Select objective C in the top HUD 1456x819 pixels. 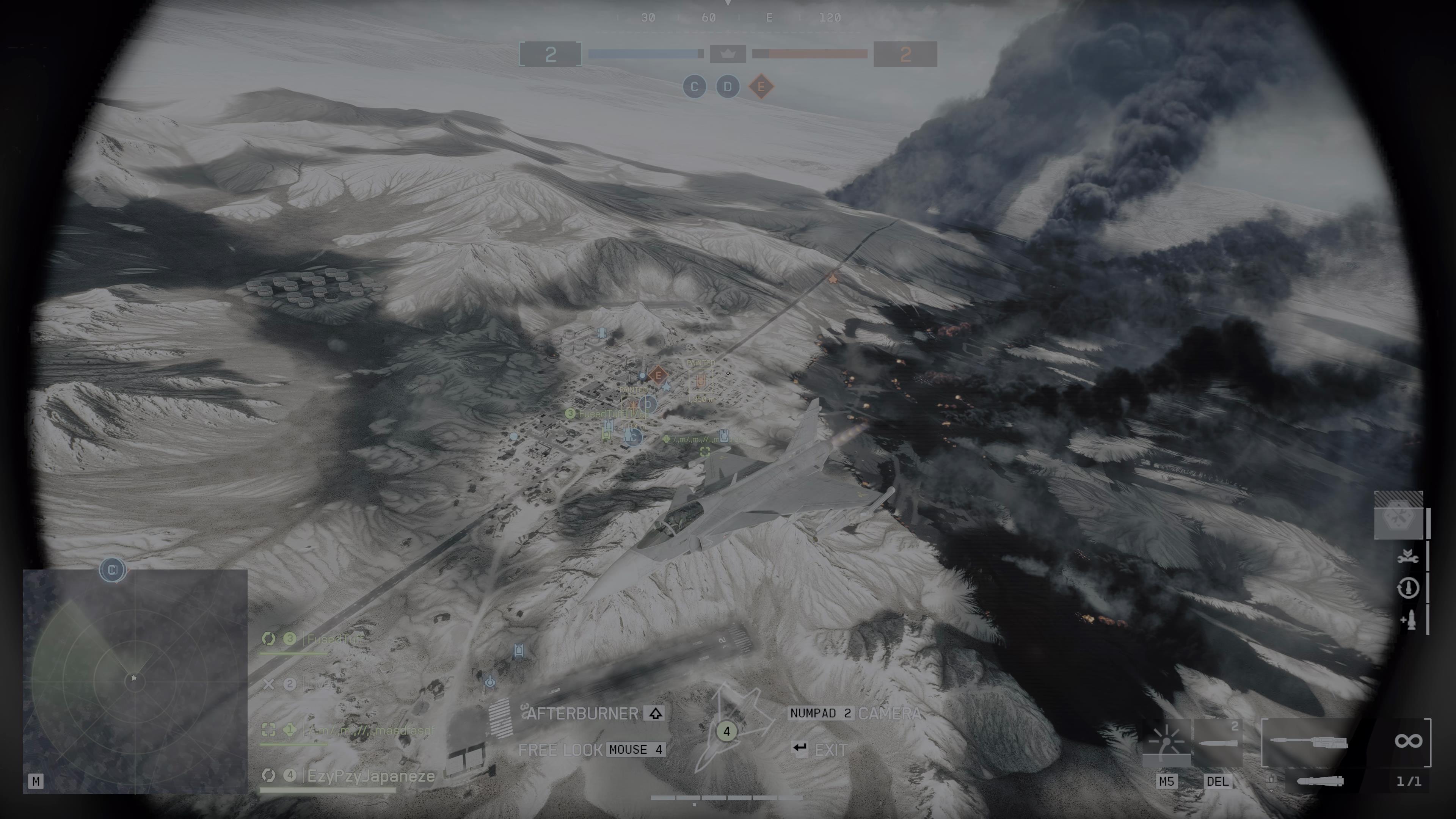(x=694, y=87)
